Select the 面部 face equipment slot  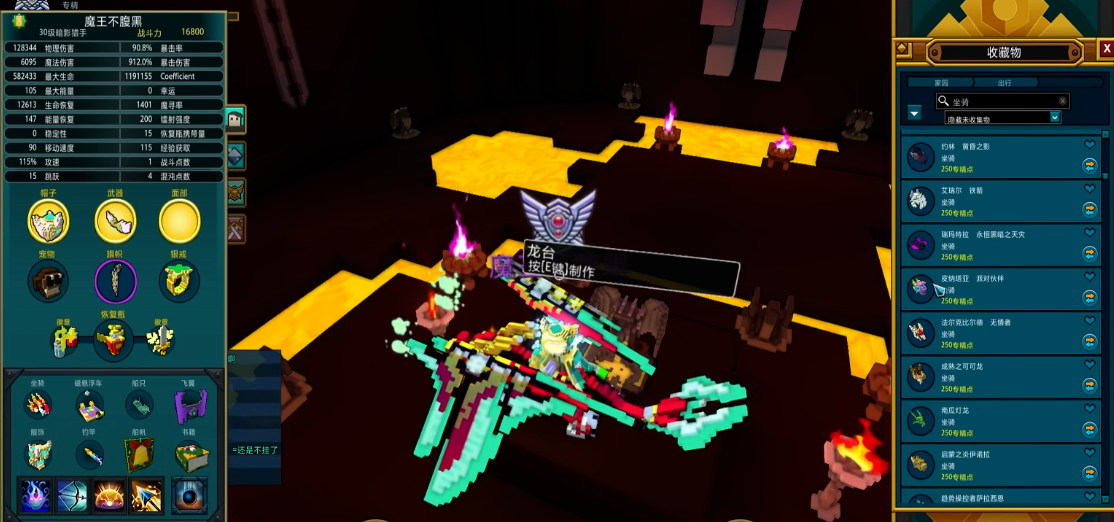(x=180, y=221)
